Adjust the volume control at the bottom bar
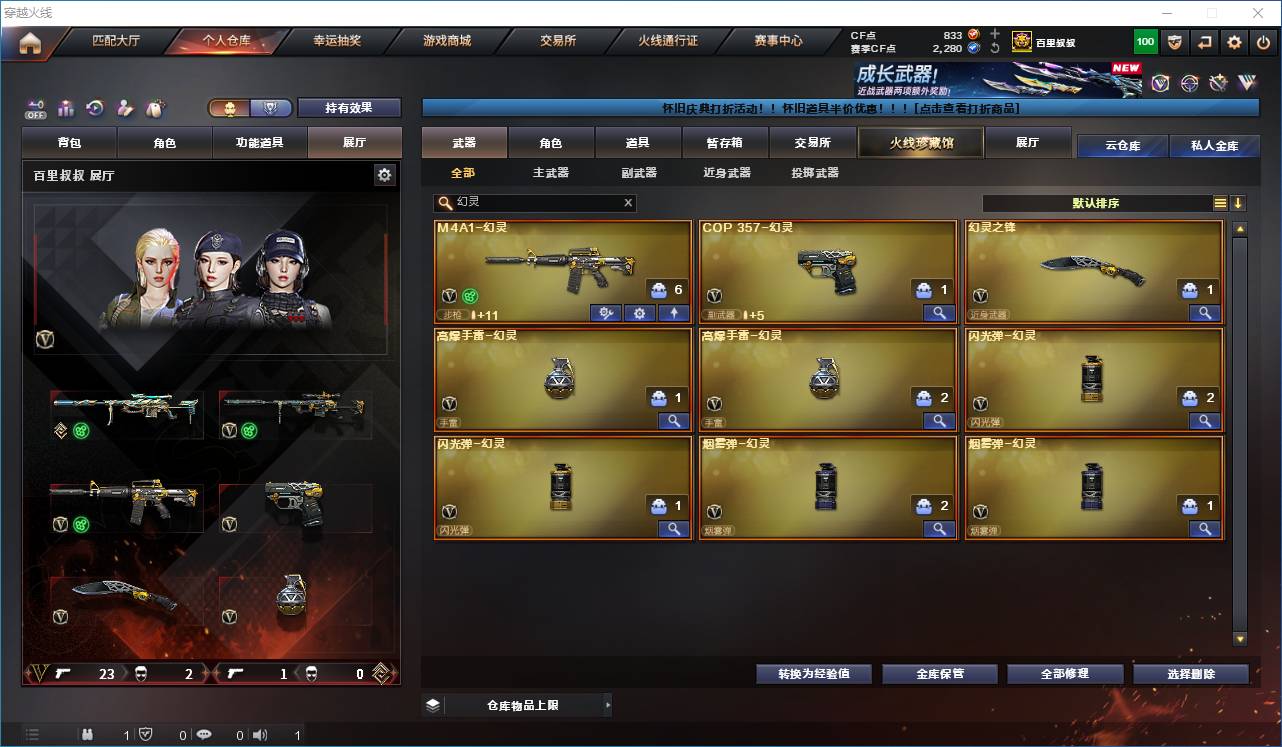 [x=260, y=734]
